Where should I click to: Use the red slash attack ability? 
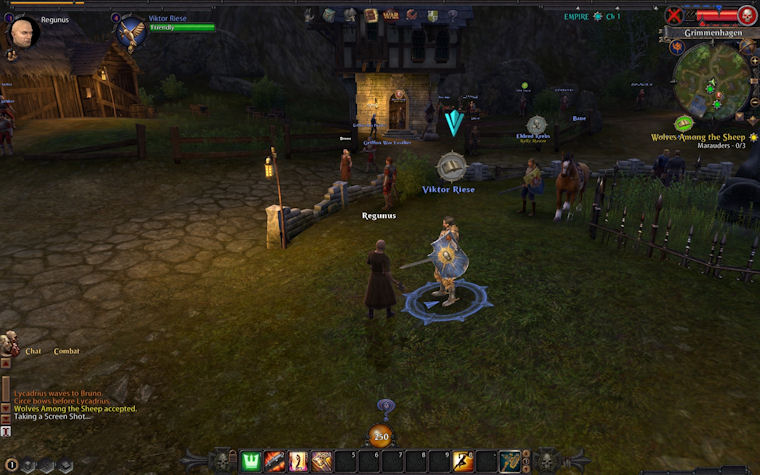pyautogui.click(x=274, y=461)
